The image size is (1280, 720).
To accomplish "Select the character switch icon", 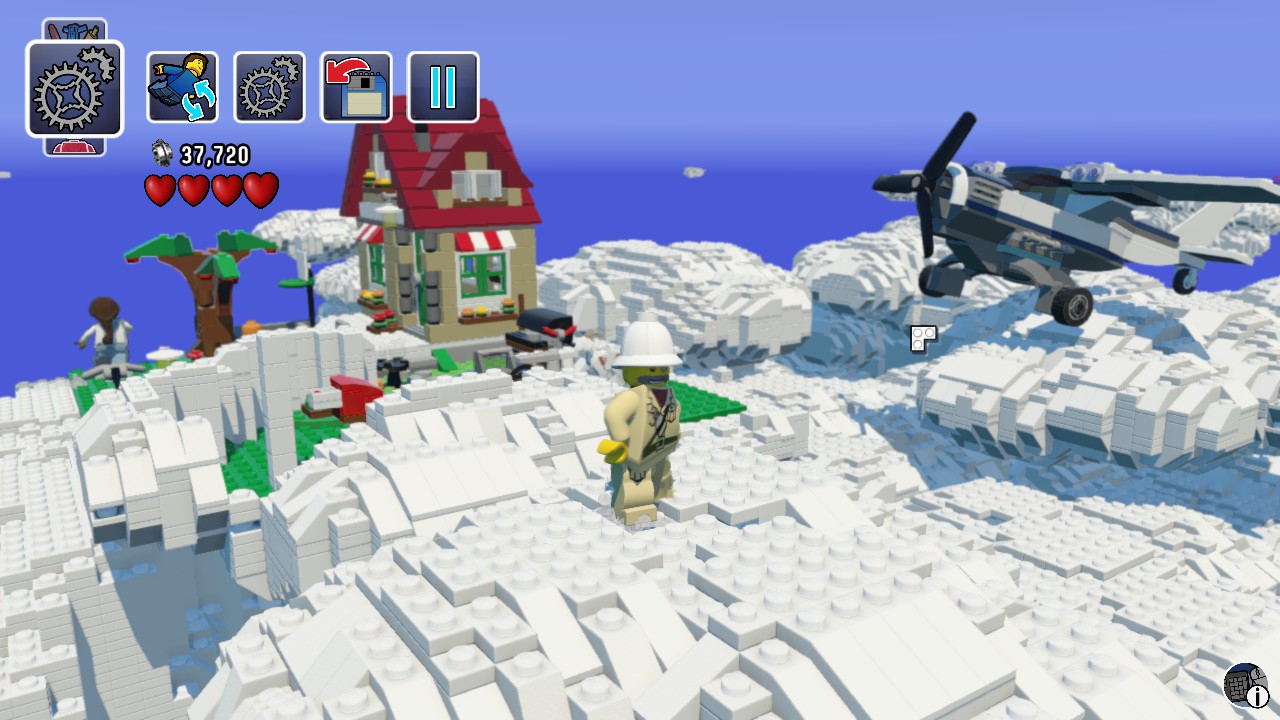I will coord(181,87).
